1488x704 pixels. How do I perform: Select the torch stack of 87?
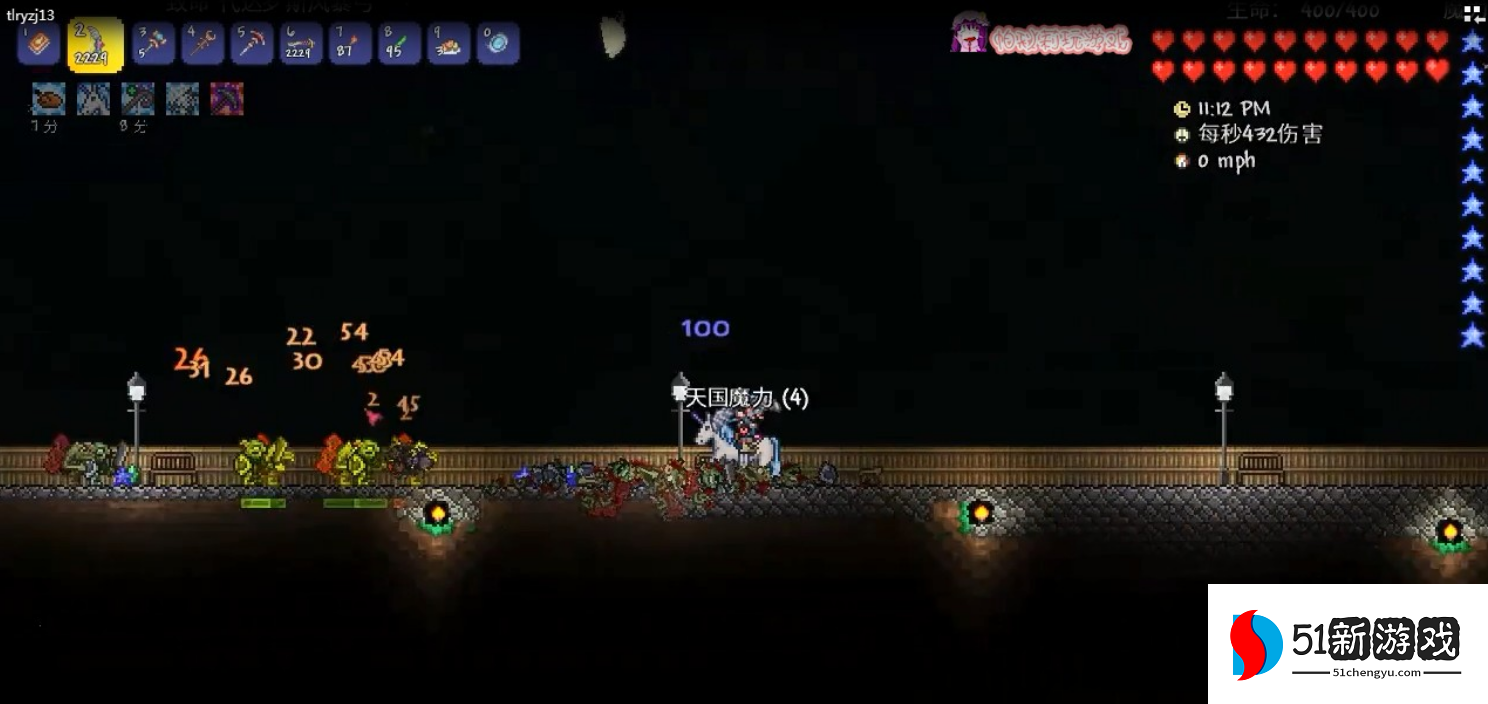coord(350,44)
